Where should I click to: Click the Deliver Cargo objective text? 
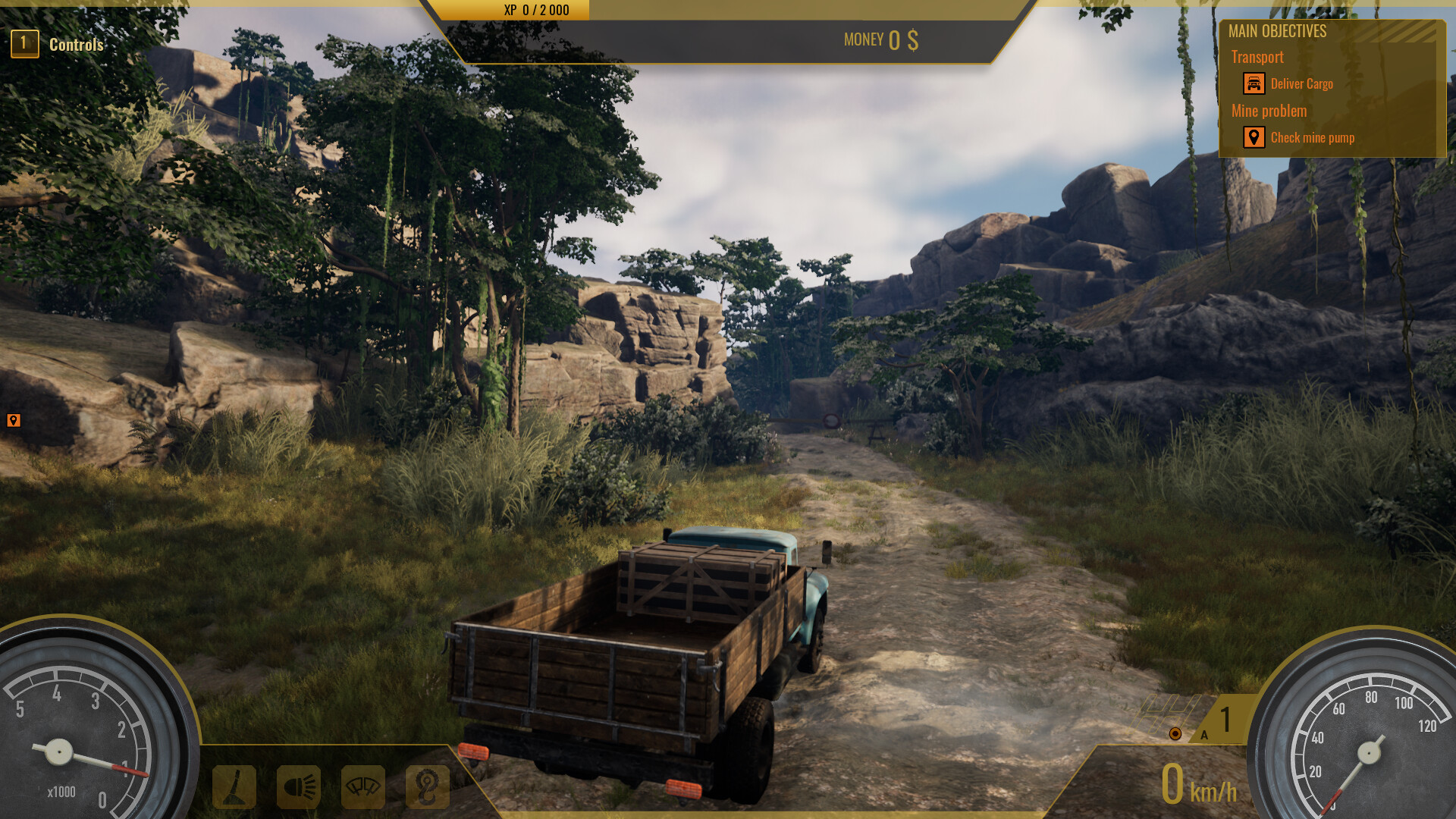pos(1302,84)
